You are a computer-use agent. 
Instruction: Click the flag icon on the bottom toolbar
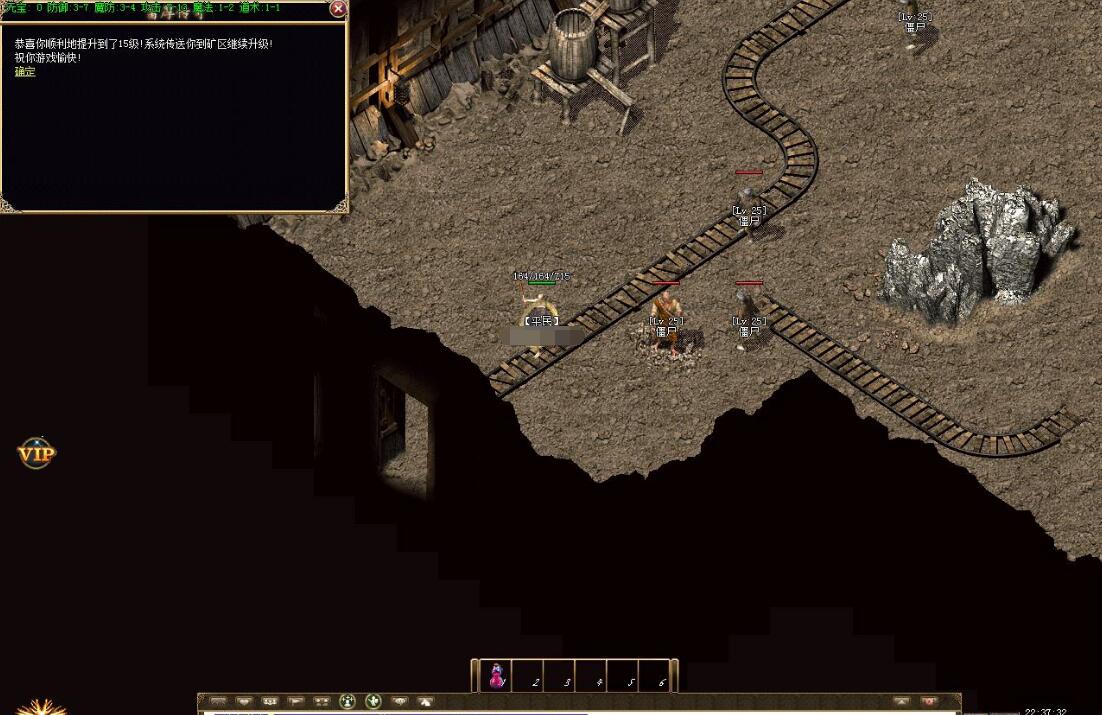tap(295, 702)
